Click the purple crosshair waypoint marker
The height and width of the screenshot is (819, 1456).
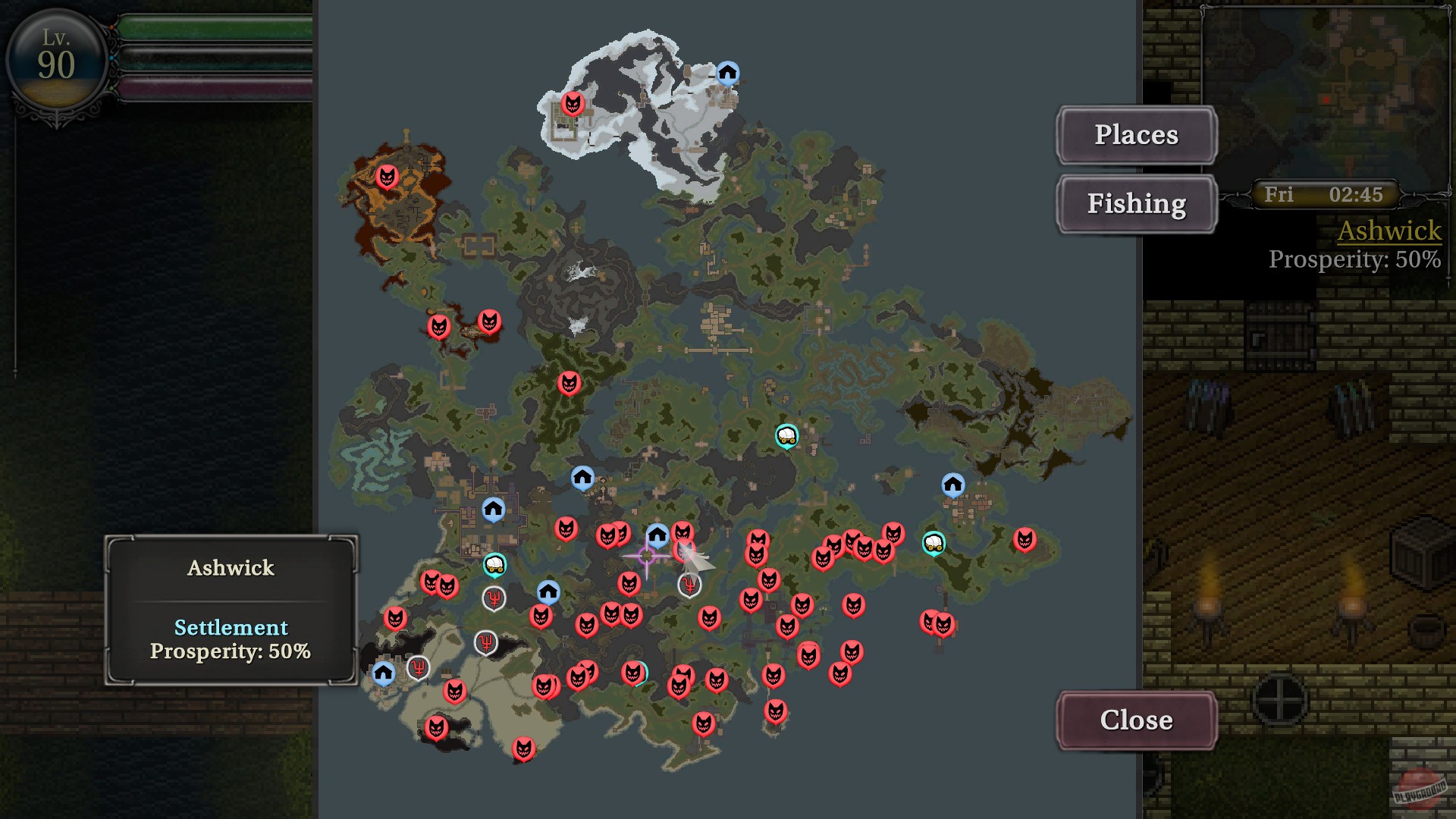tap(648, 557)
